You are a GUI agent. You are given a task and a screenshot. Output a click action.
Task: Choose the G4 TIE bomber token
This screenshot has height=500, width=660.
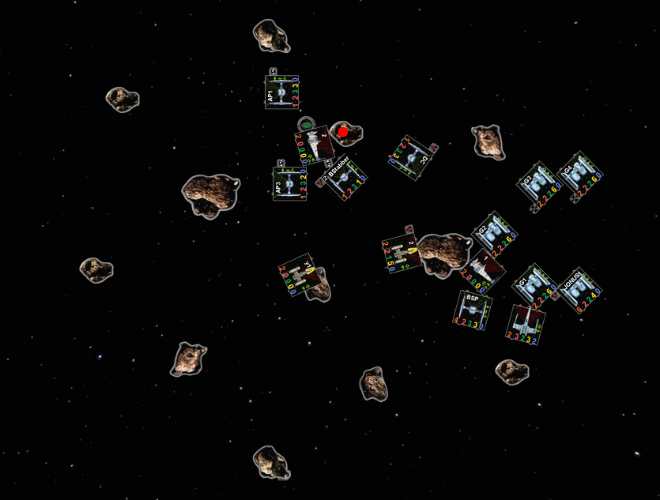[x=578, y=173]
